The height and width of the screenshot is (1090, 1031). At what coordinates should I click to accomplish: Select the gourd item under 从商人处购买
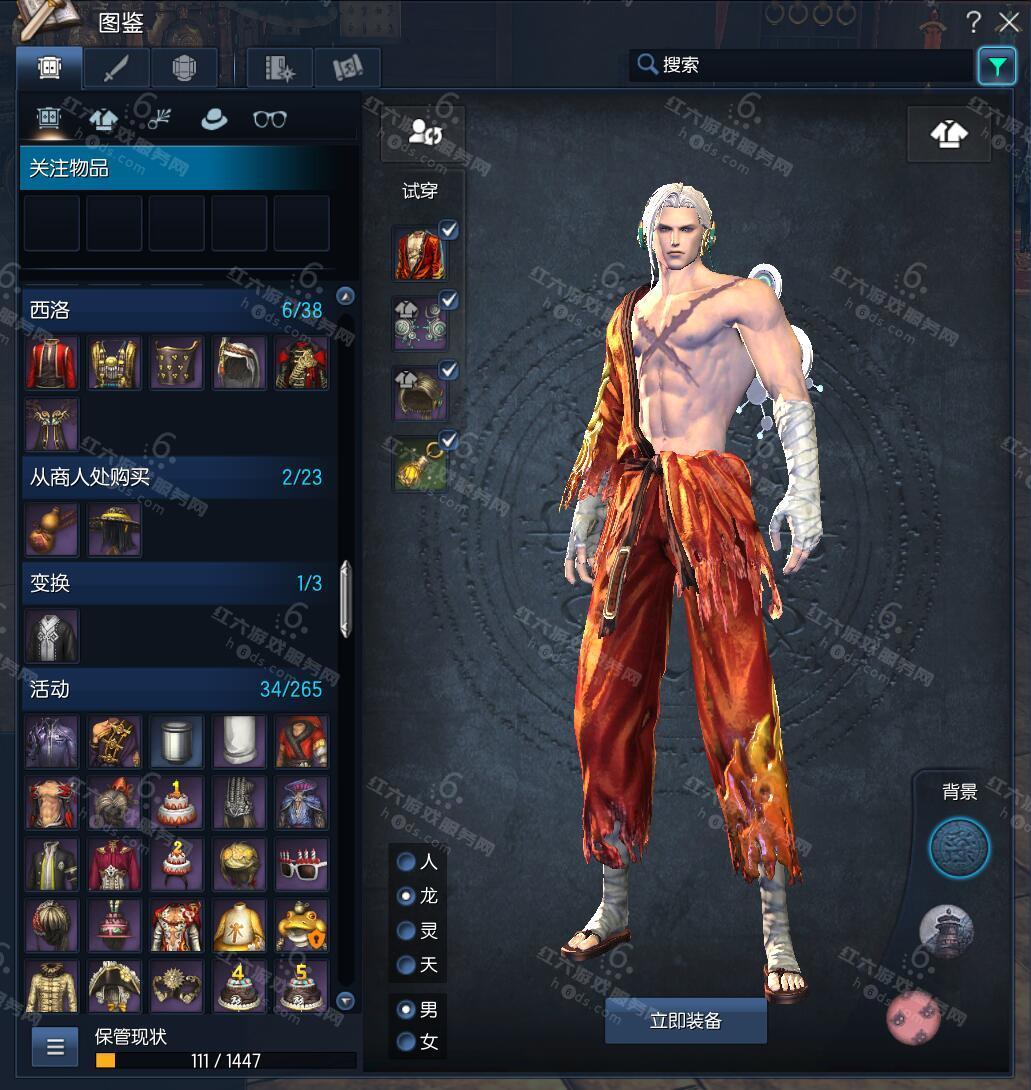(x=51, y=529)
